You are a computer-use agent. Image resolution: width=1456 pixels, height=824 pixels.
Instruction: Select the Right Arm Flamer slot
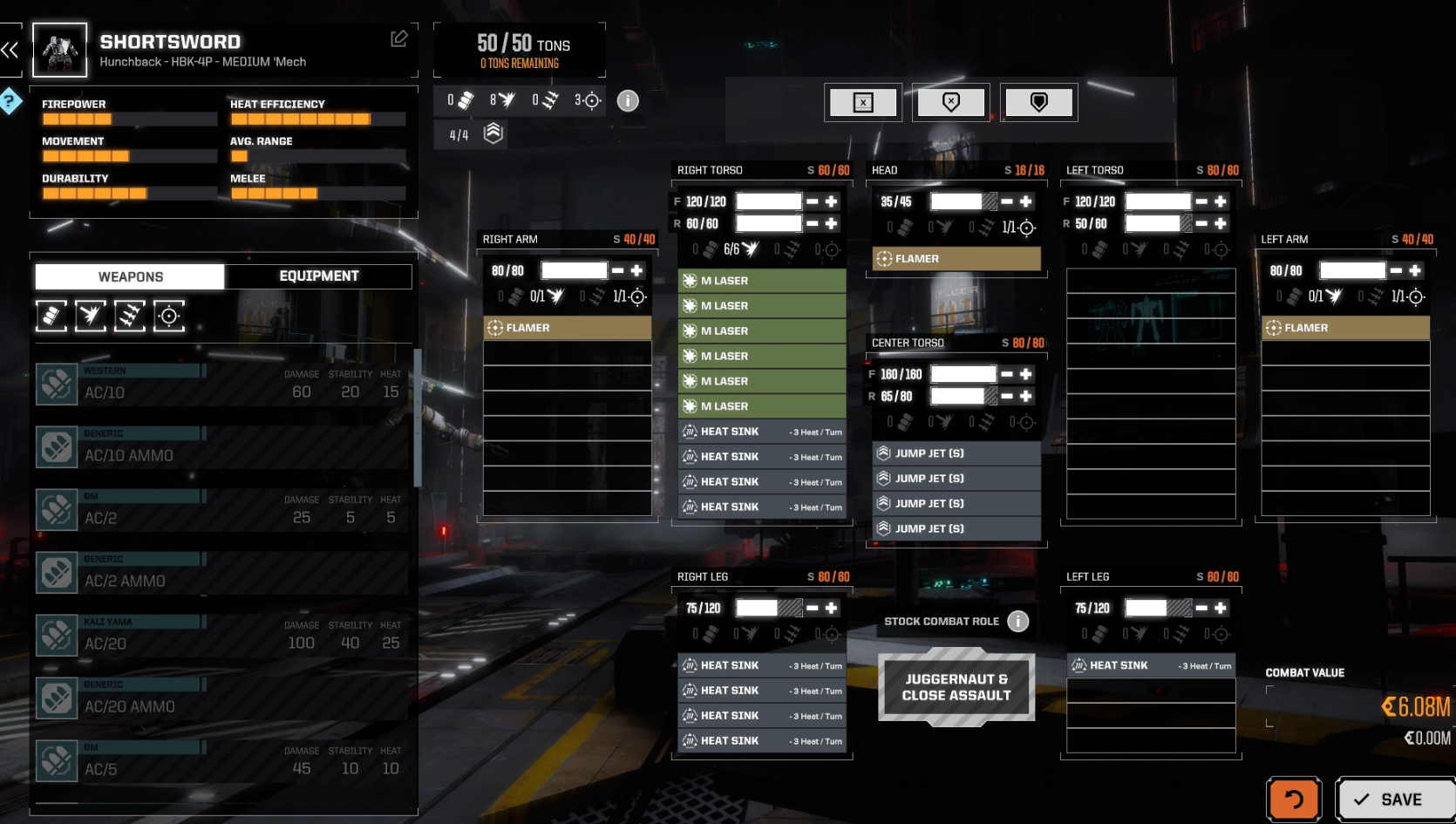(x=568, y=328)
